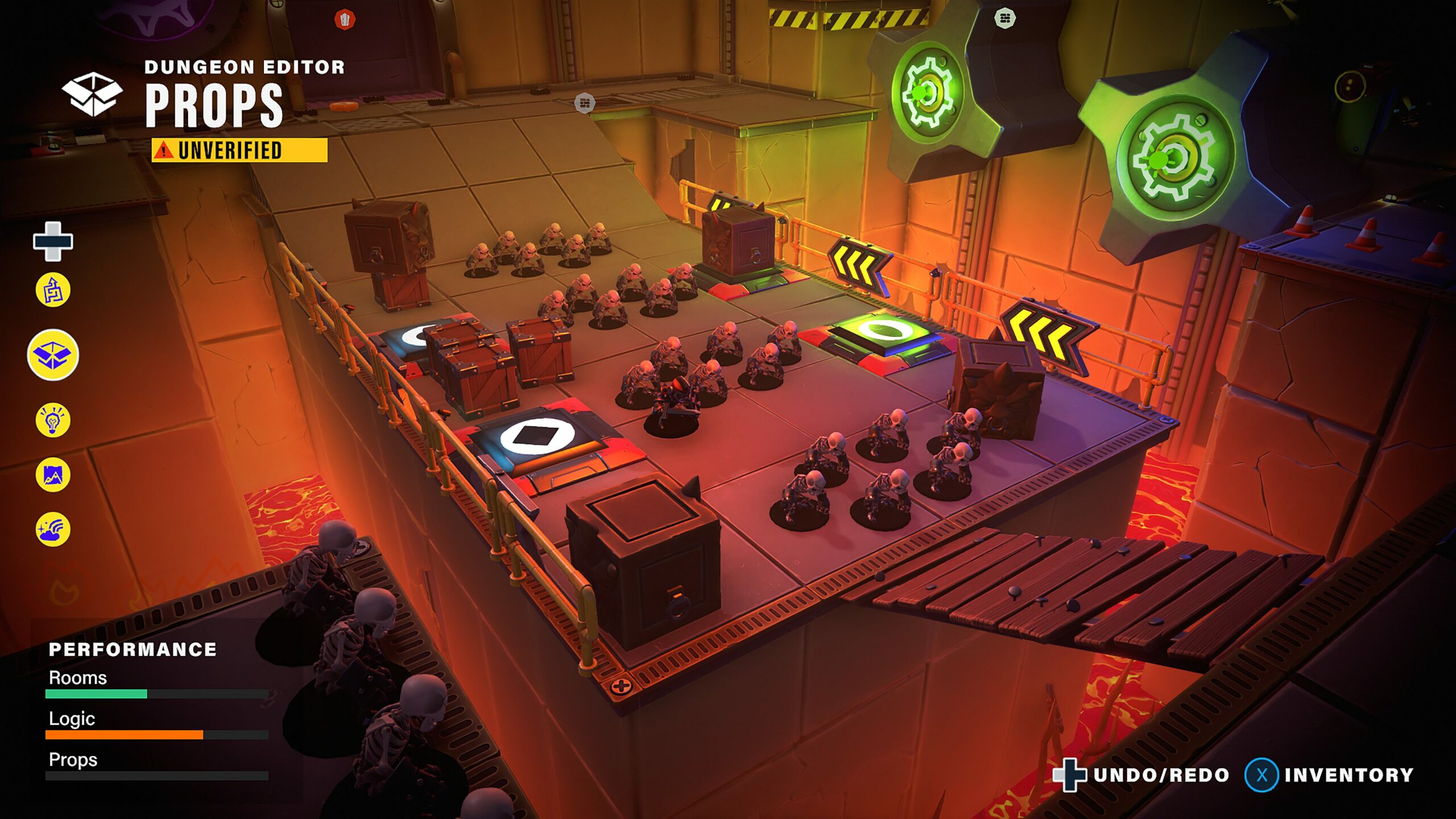Activate the cloud and rainbow effects icon

[53, 529]
